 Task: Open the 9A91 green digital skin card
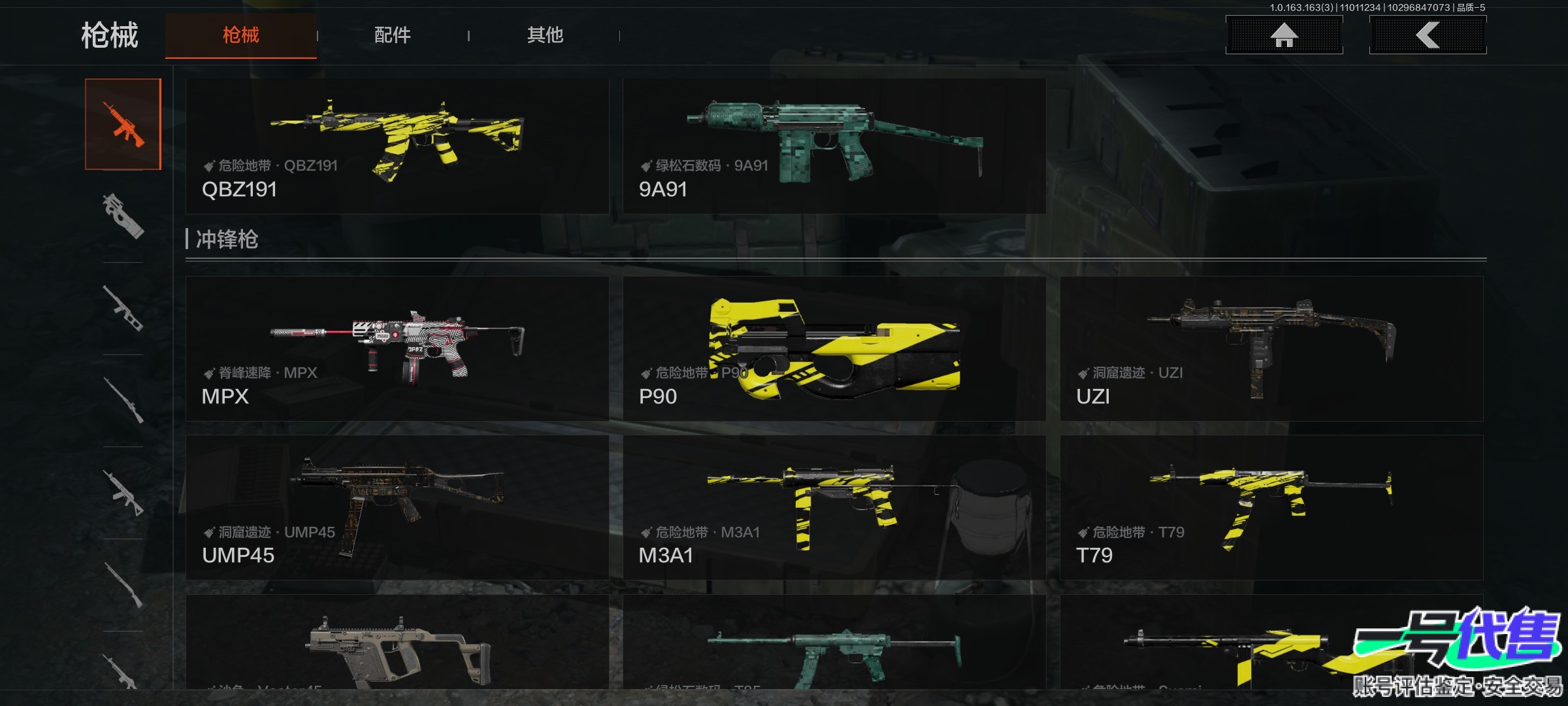(x=834, y=146)
